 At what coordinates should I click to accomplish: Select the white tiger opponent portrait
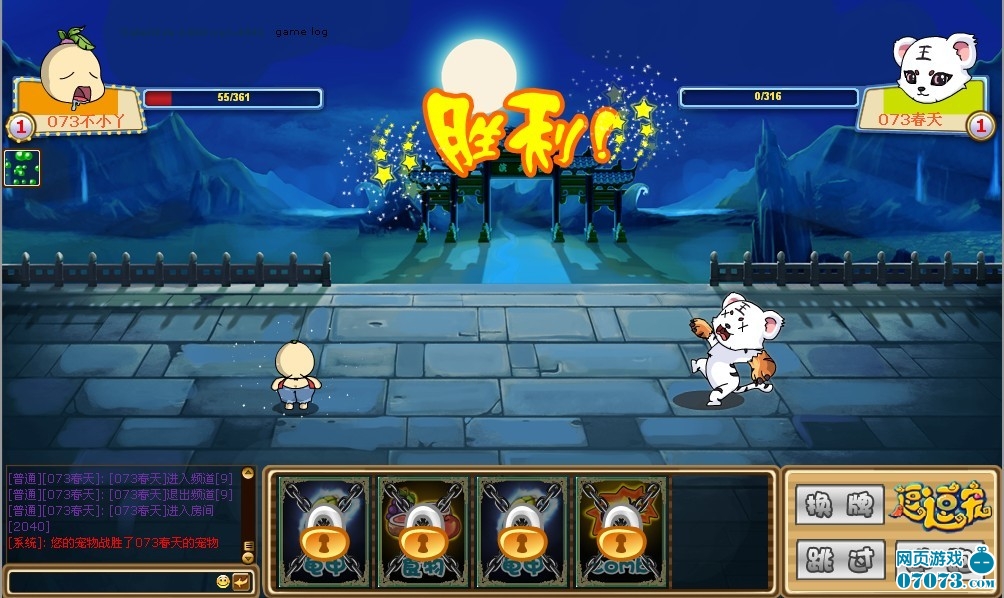pos(932,70)
